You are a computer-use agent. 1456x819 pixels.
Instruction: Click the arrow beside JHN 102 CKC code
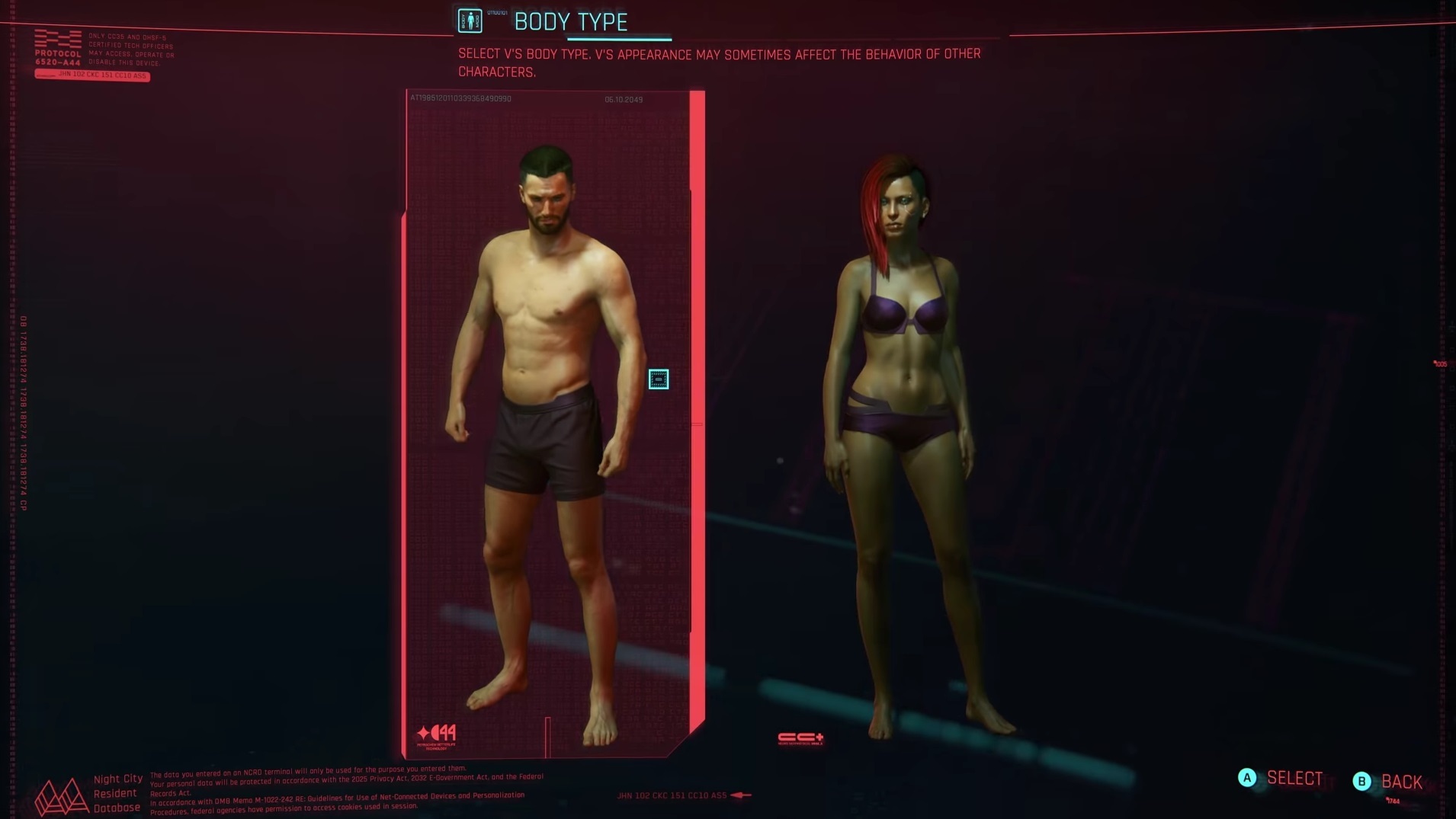[x=734, y=795]
